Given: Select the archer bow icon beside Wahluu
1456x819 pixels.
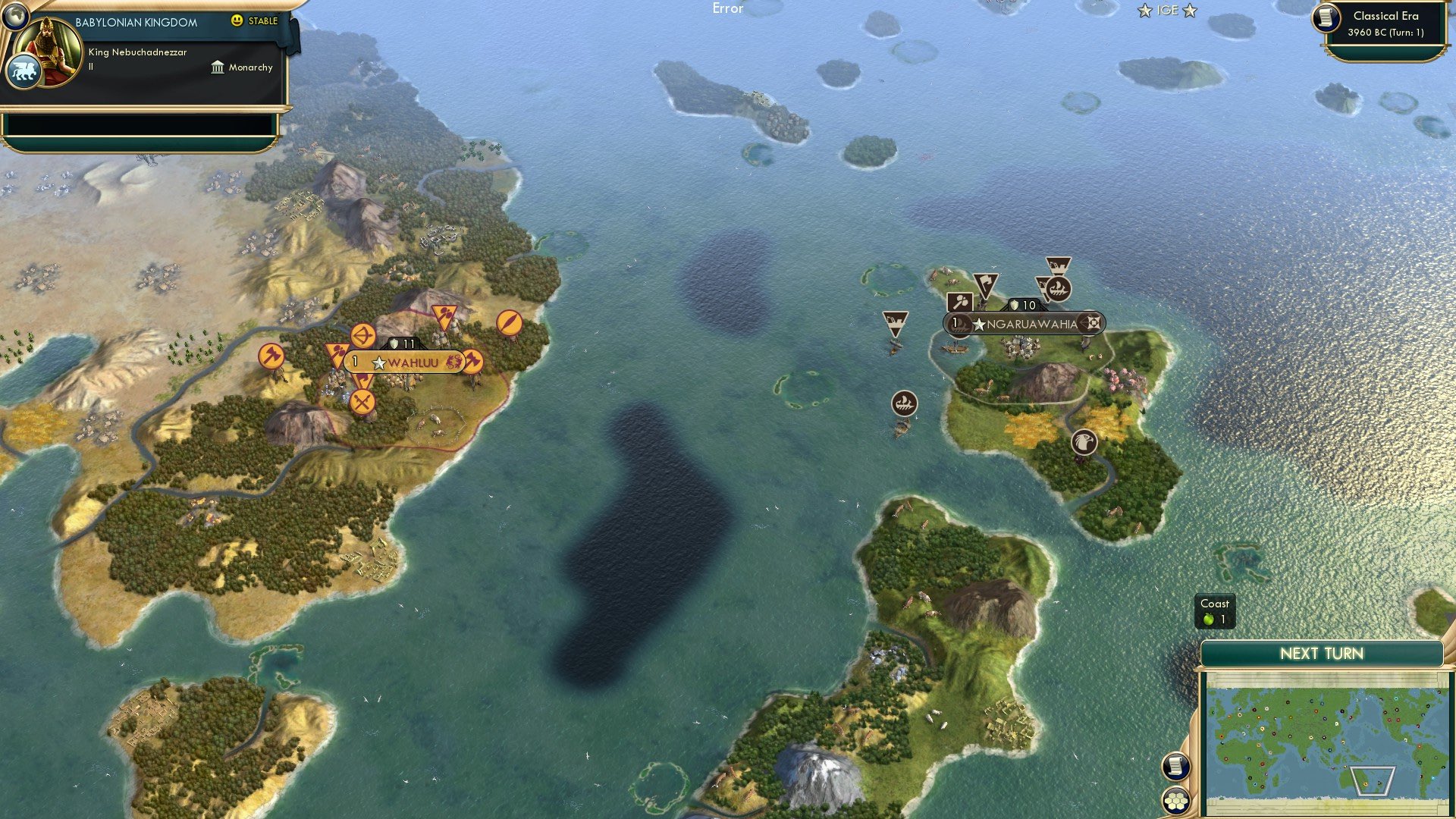Looking at the screenshot, I should point(362,335).
